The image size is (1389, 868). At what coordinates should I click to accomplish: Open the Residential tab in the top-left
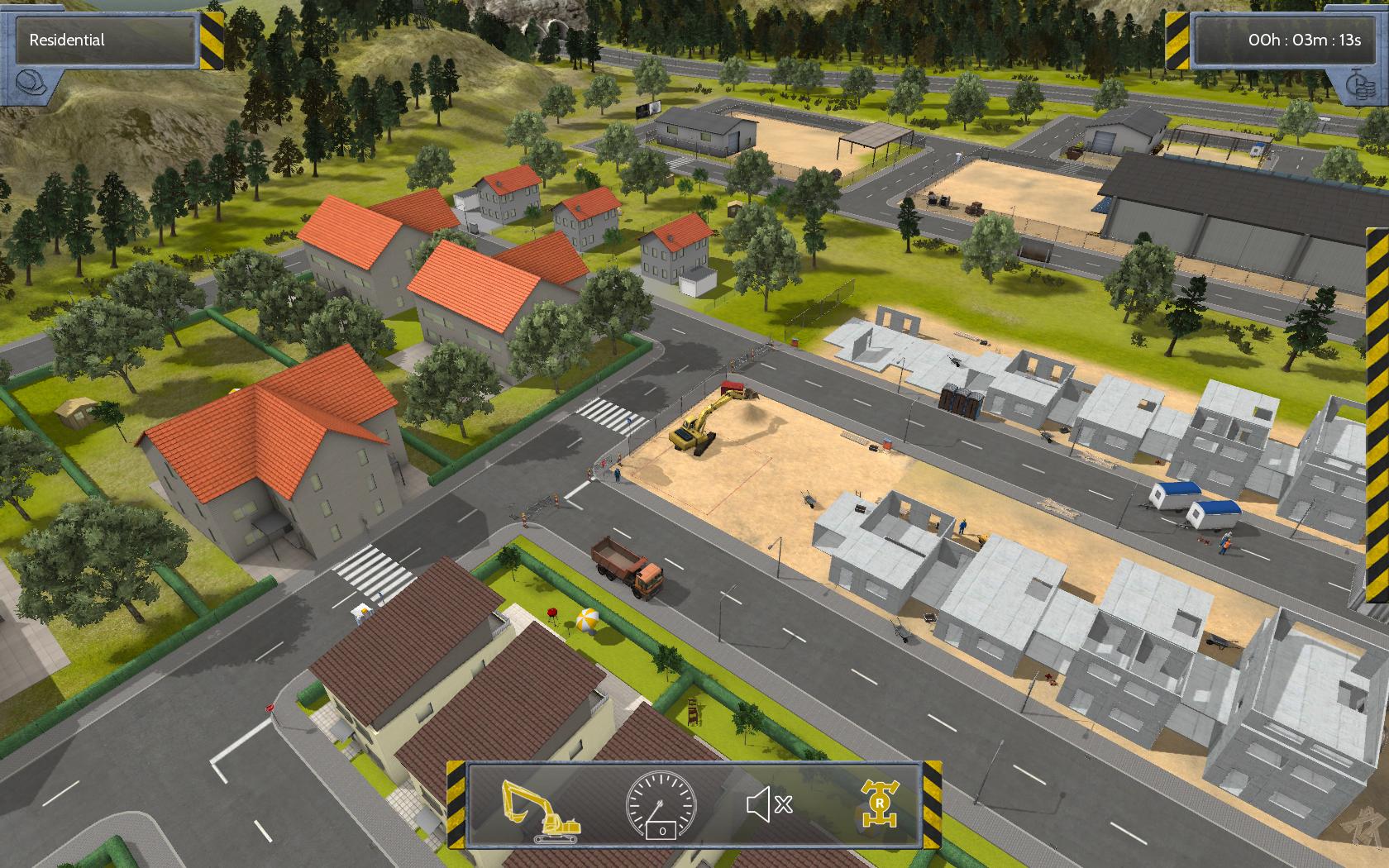pyautogui.click(x=107, y=38)
